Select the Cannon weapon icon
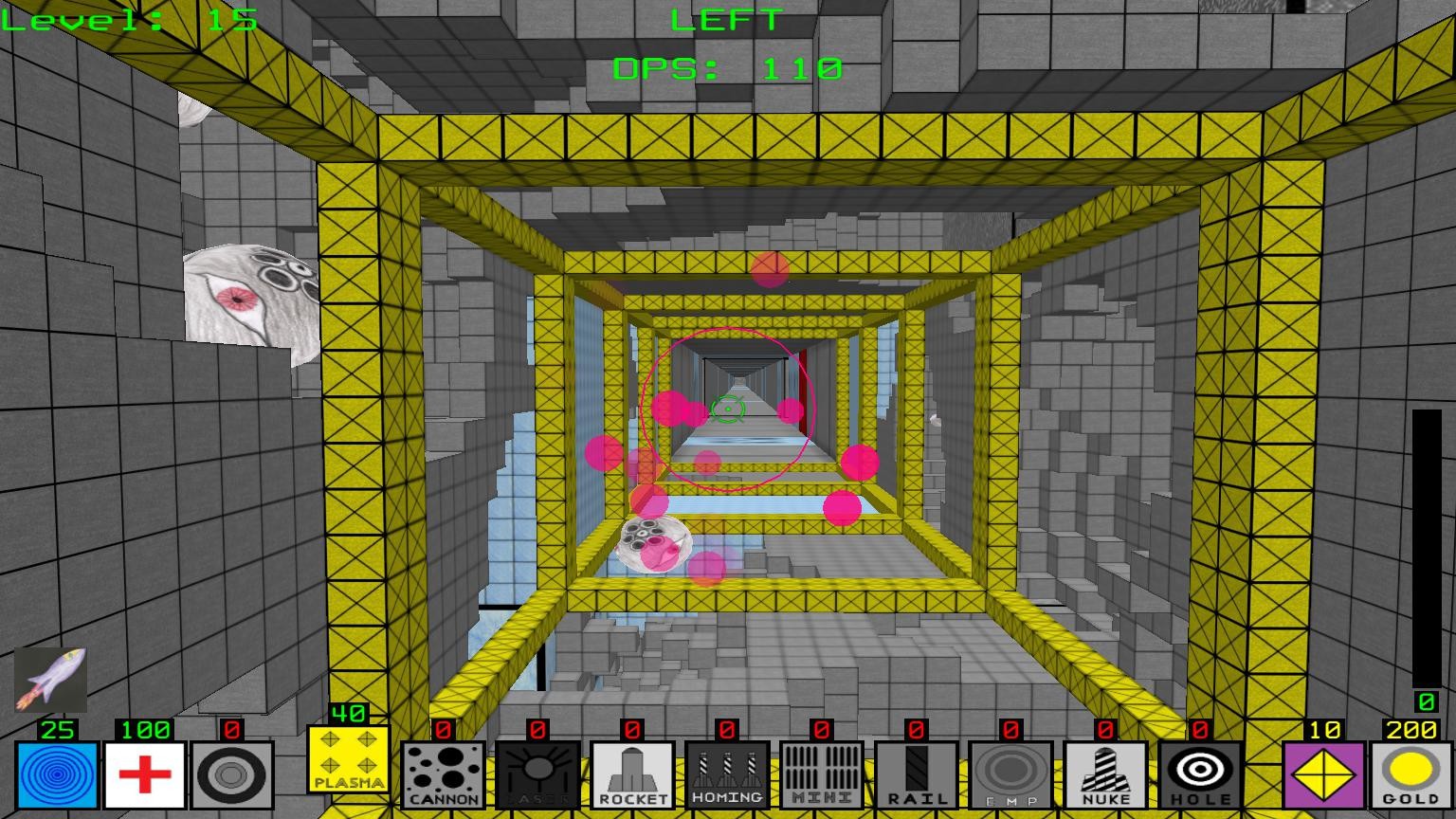The width and height of the screenshot is (1456, 819). click(443, 773)
